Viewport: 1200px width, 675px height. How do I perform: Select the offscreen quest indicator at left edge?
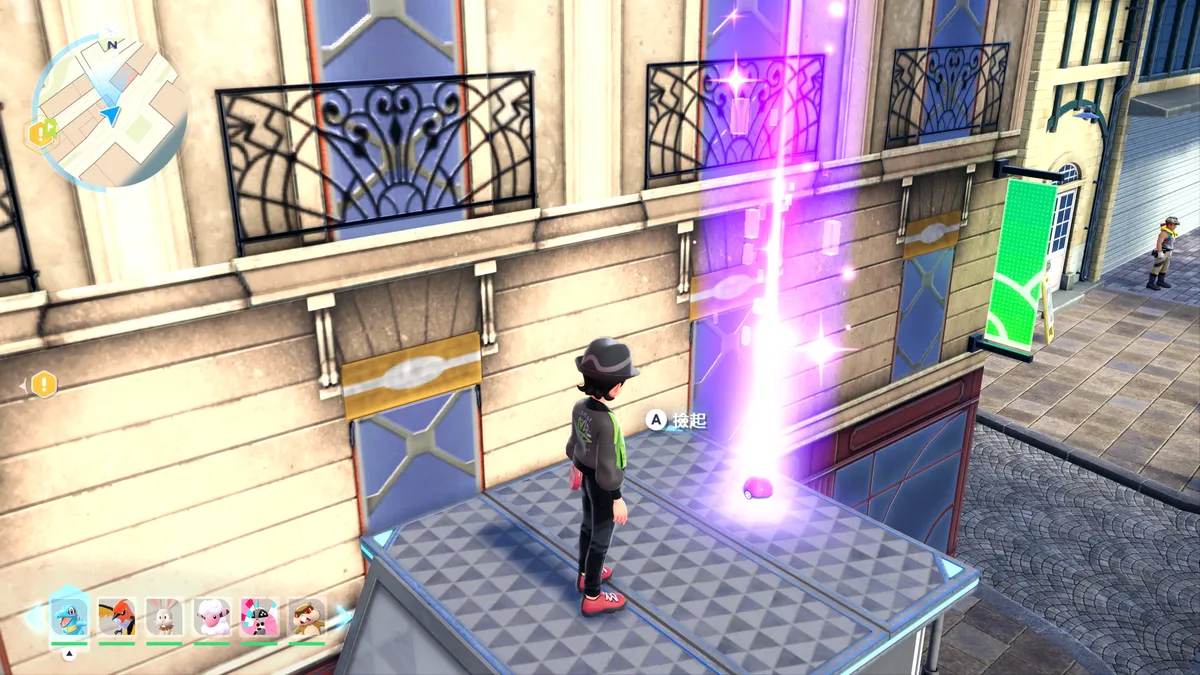[43, 383]
